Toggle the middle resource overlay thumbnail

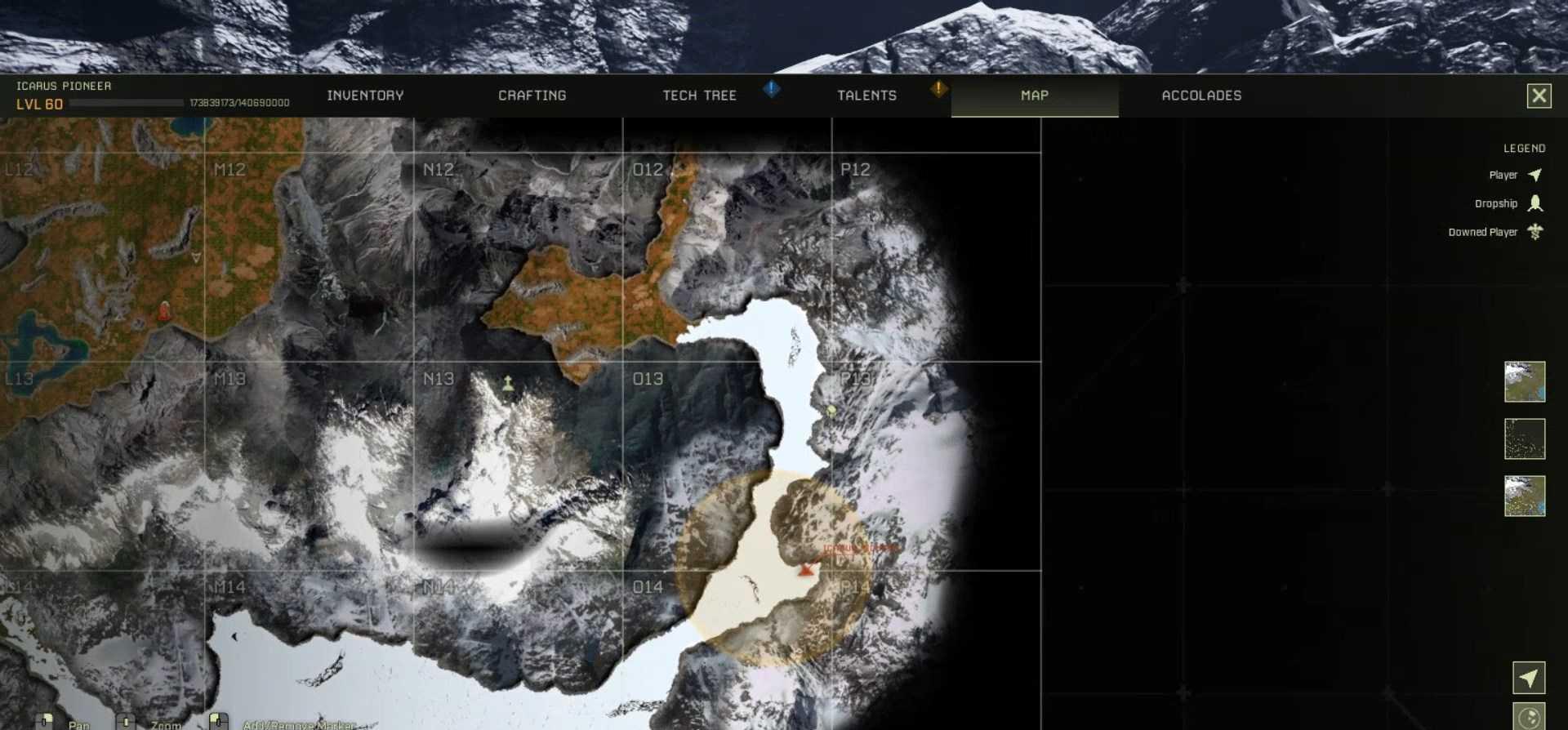coord(1524,439)
